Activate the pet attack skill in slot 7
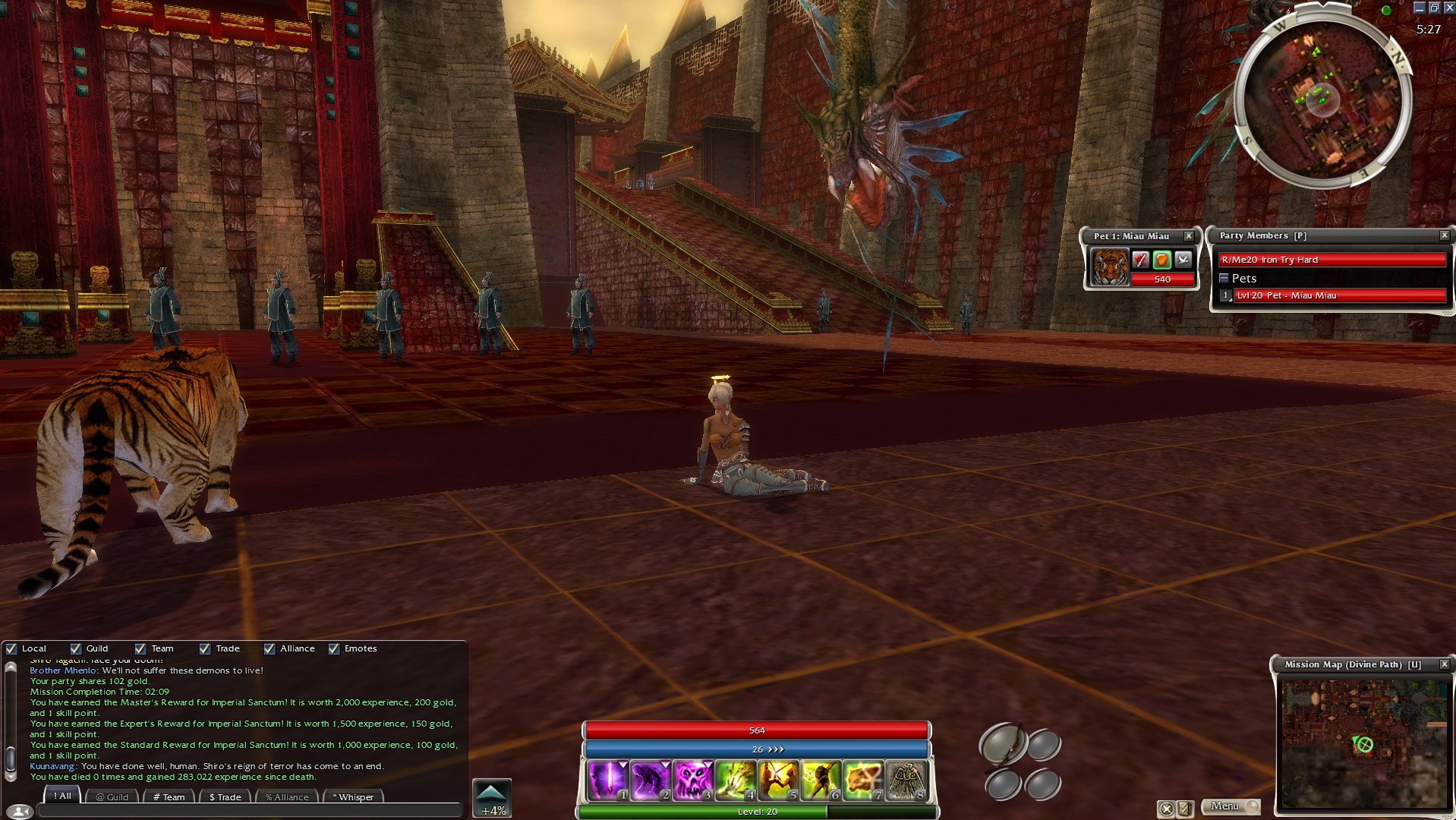 [x=863, y=780]
